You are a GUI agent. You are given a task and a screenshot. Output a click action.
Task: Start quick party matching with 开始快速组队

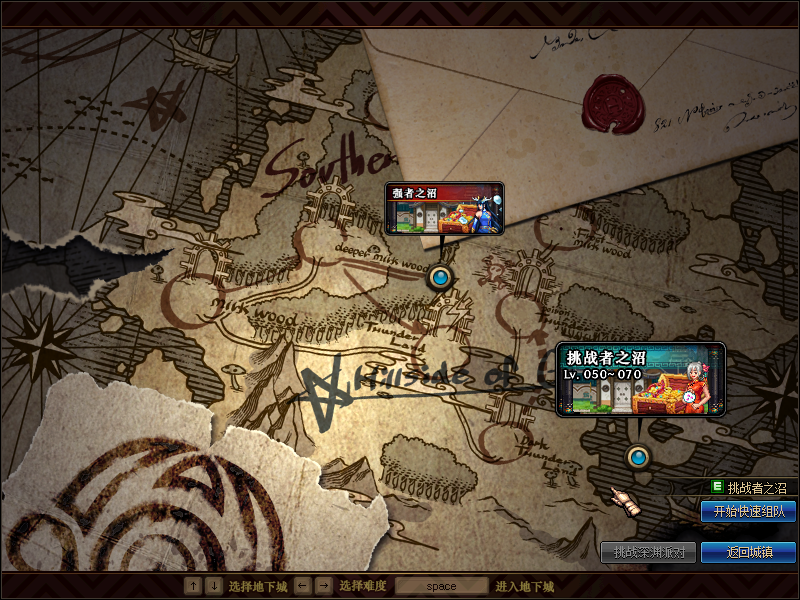[x=748, y=511]
